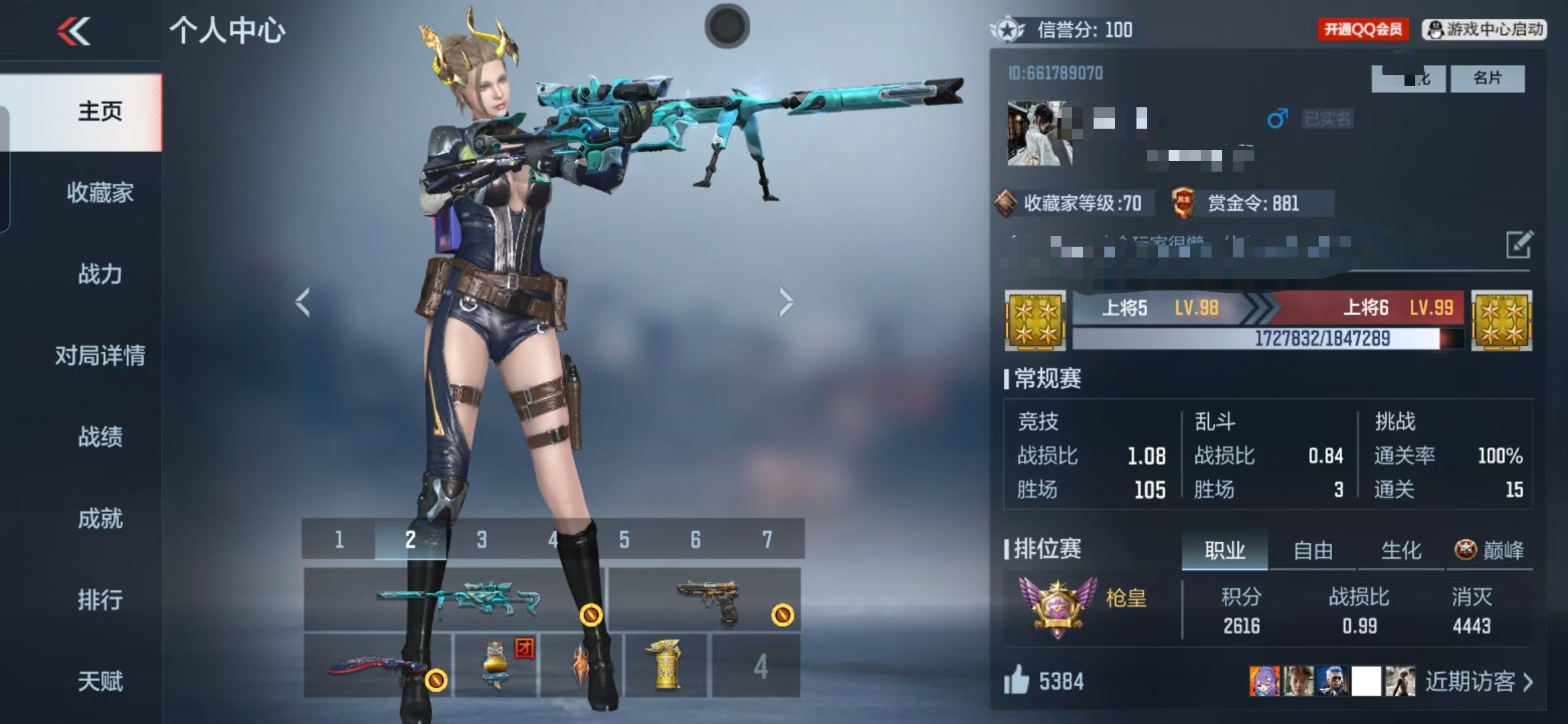This screenshot has width=1568, height=724.
Task: Open the 名片 name card button
Action: (1487, 78)
